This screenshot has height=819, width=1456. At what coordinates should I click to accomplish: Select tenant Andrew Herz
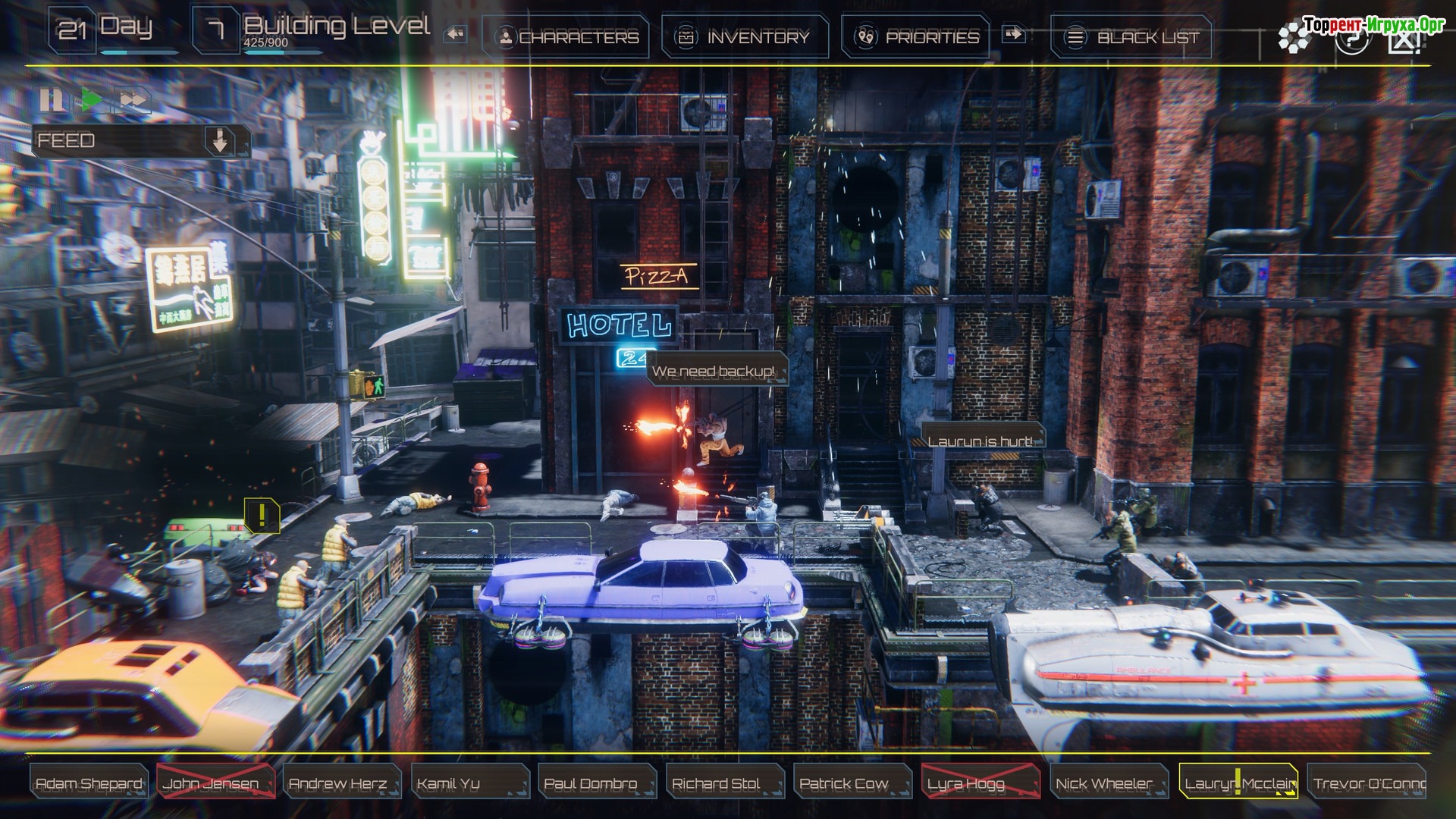[x=340, y=783]
